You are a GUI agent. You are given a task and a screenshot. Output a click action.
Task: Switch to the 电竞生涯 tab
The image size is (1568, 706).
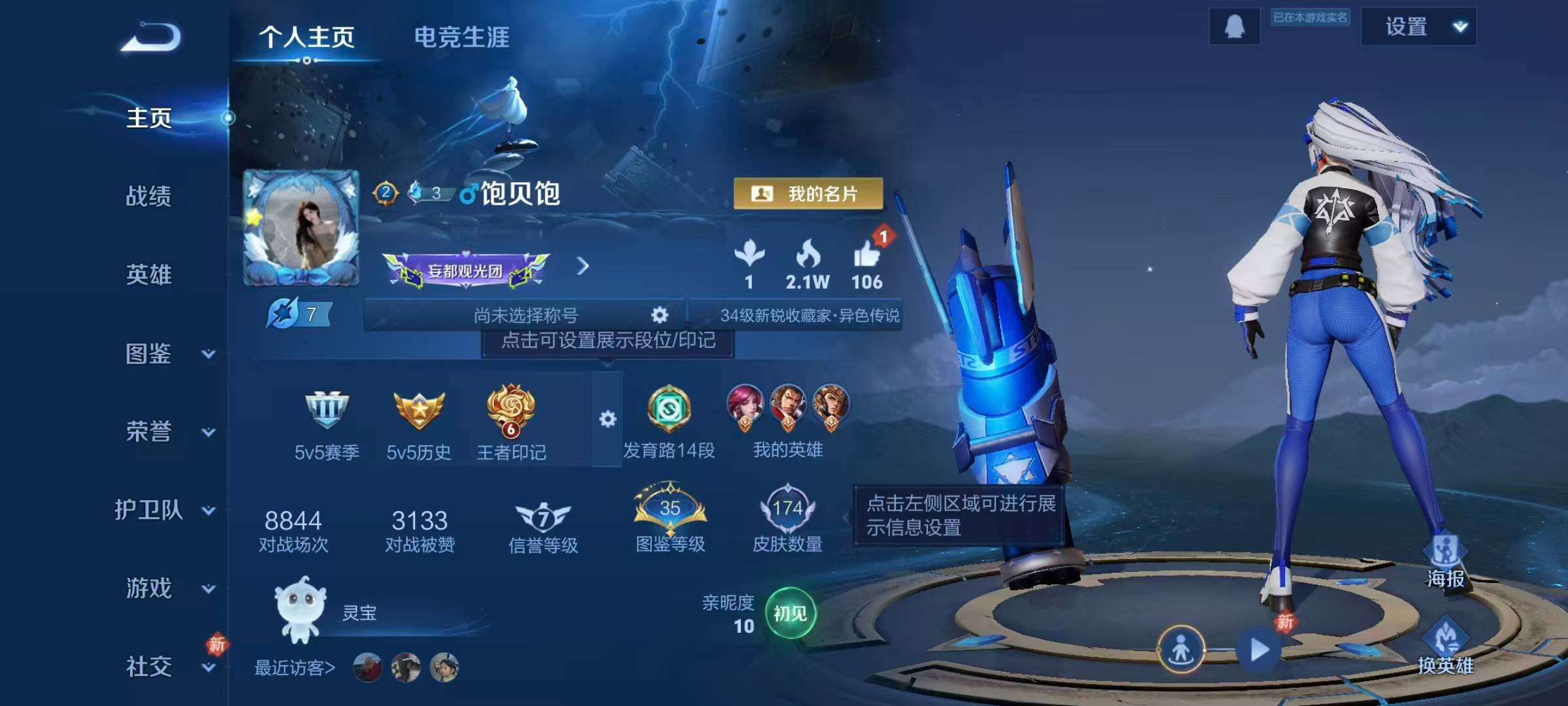tap(462, 37)
